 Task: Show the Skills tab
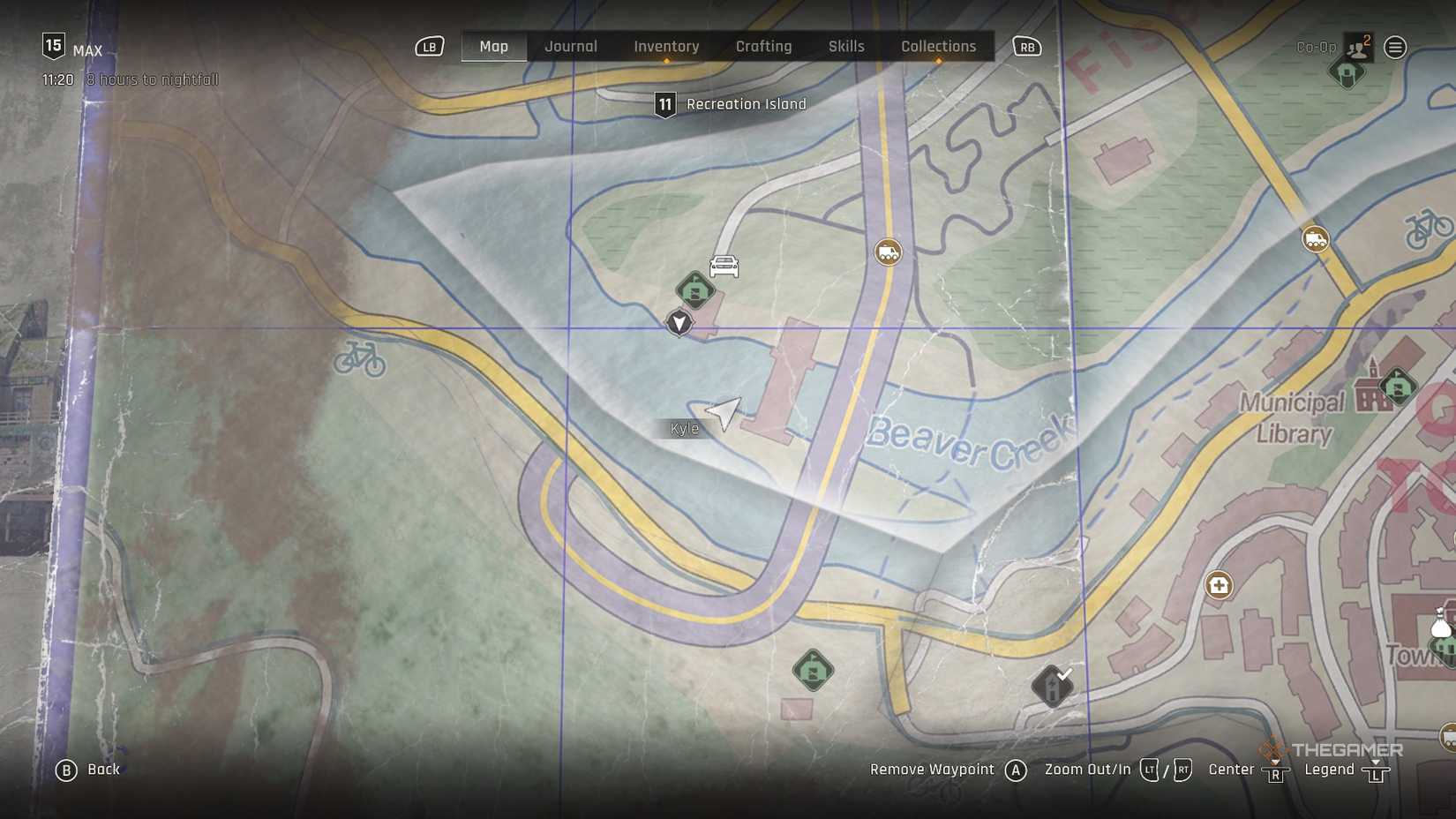click(846, 47)
